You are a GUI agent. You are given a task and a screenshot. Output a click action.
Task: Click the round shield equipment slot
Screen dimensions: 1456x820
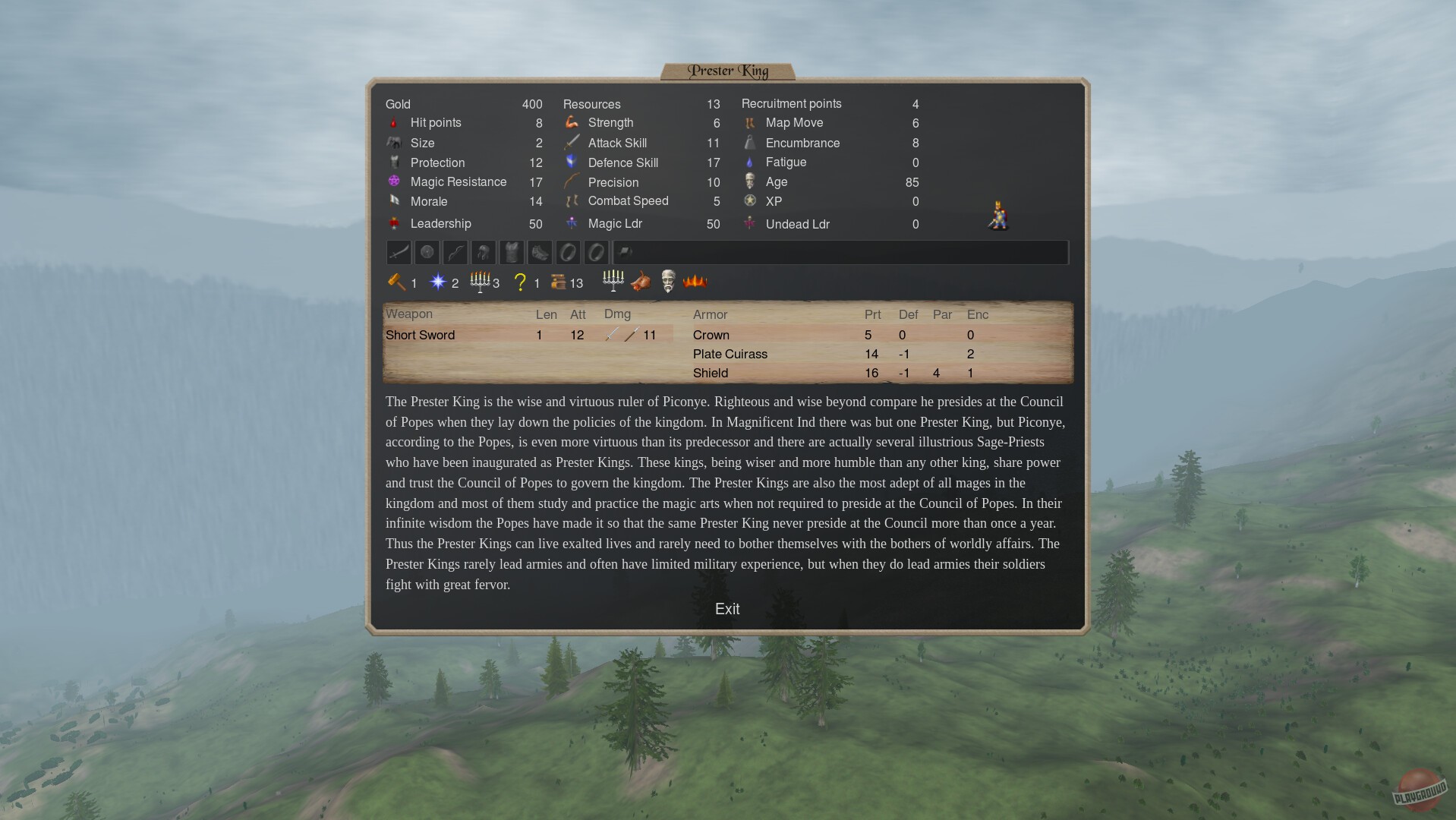(x=427, y=252)
